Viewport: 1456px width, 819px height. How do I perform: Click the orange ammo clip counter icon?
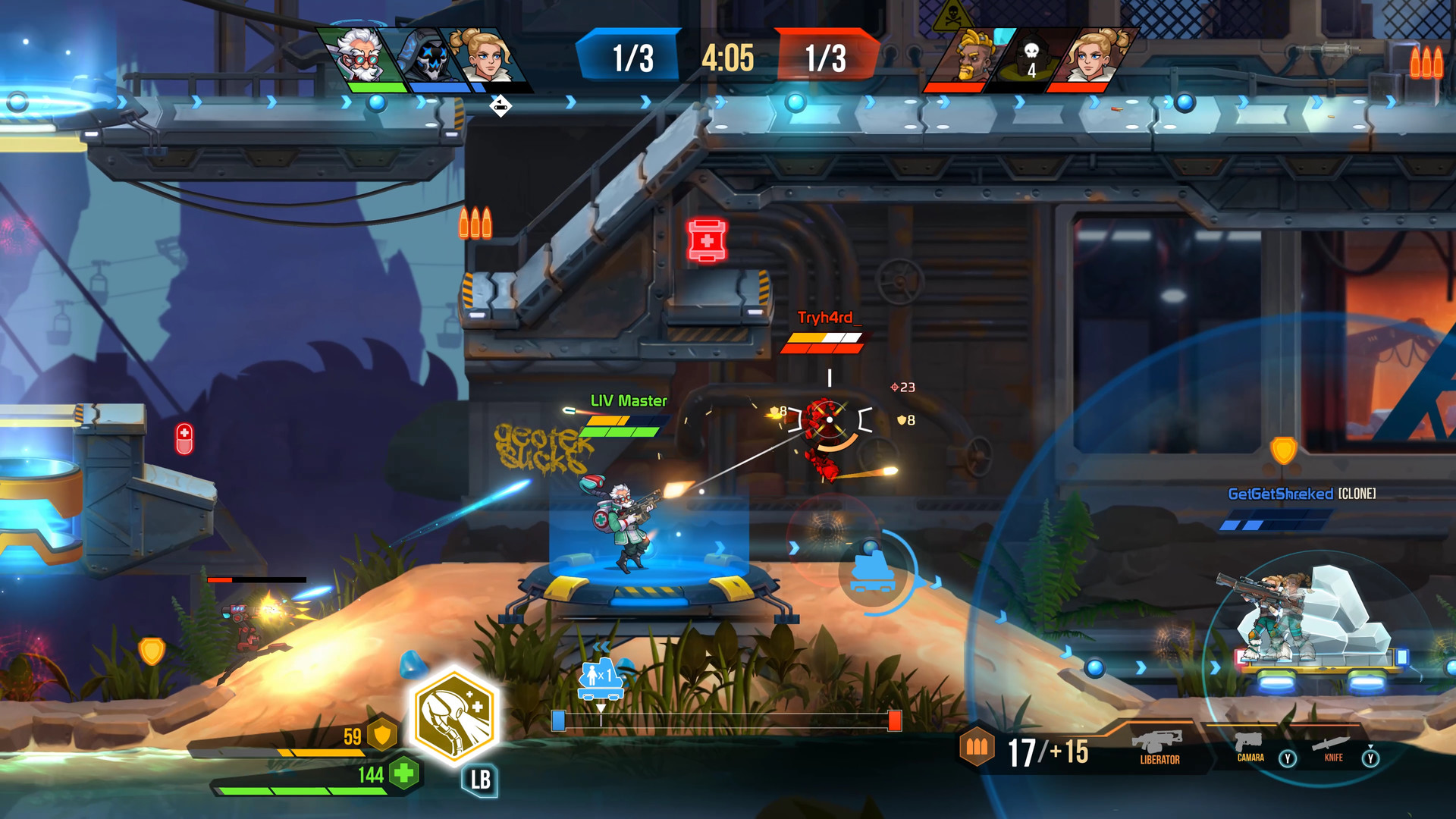click(977, 747)
